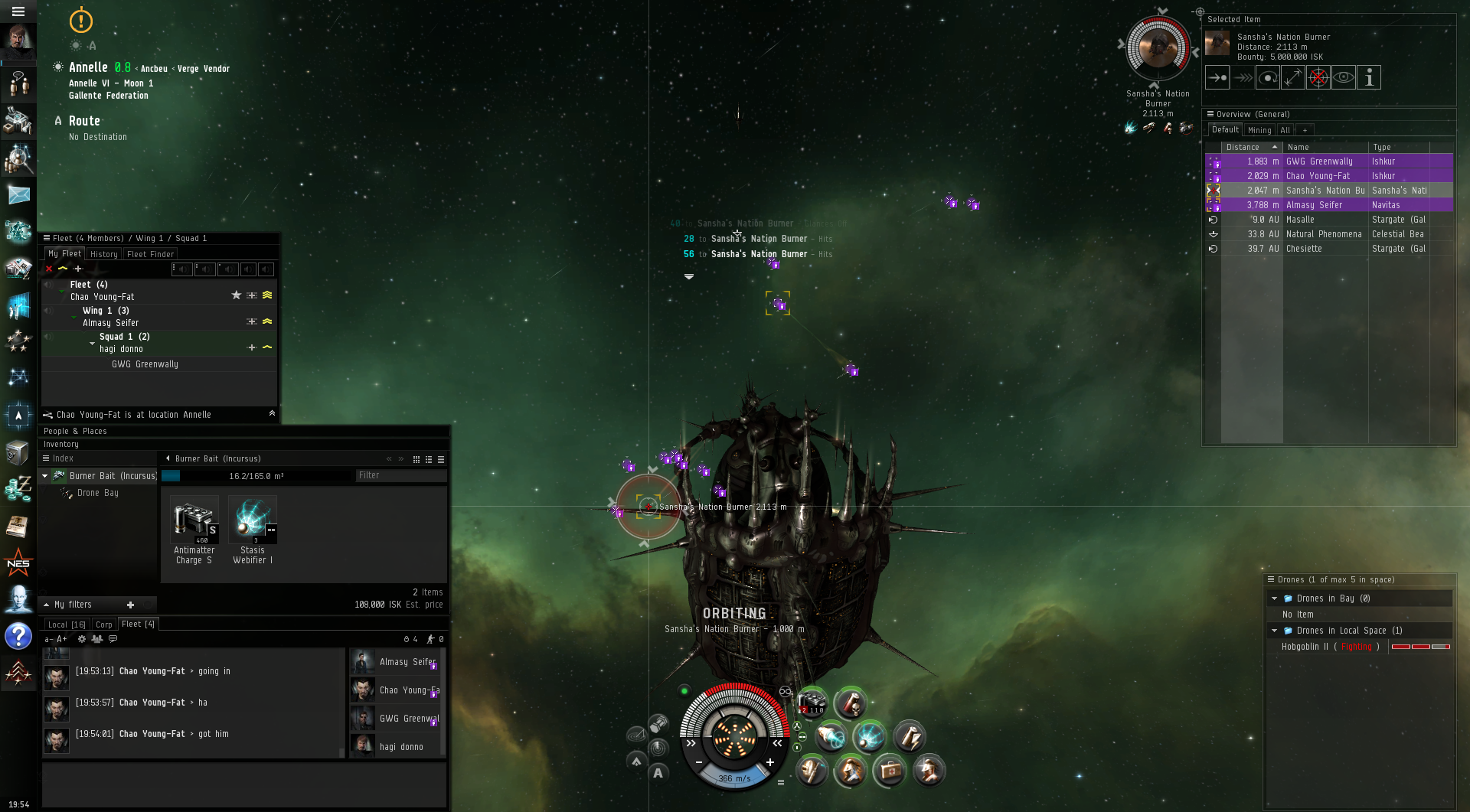Switch overview to the Mining tab
The image size is (1470, 812).
click(x=1259, y=130)
